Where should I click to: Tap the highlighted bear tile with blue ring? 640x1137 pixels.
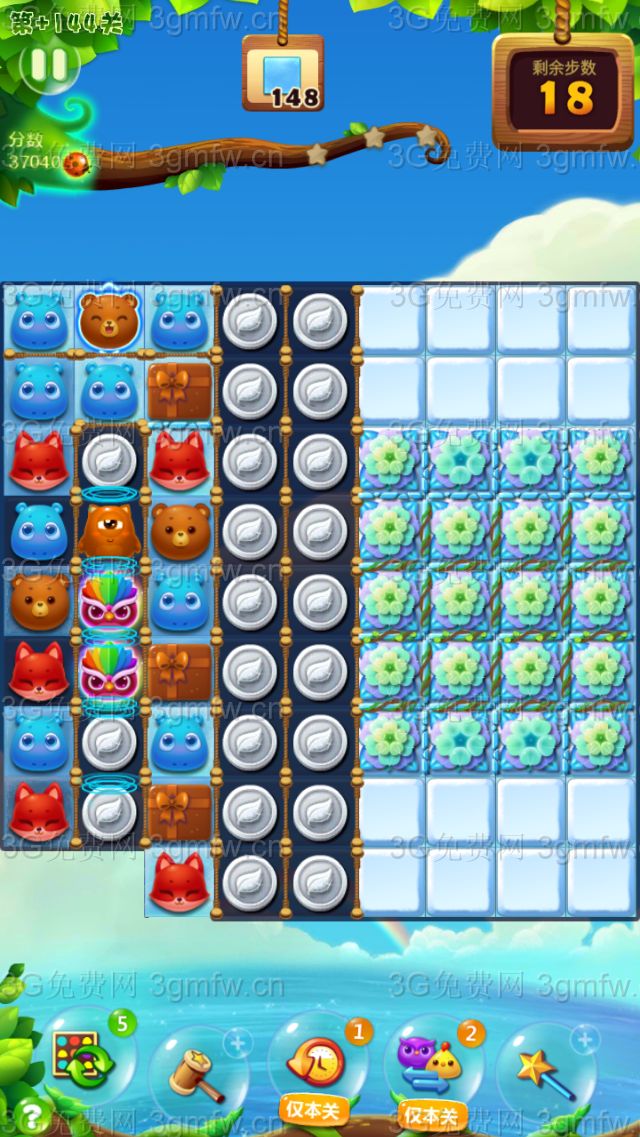click(x=109, y=319)
